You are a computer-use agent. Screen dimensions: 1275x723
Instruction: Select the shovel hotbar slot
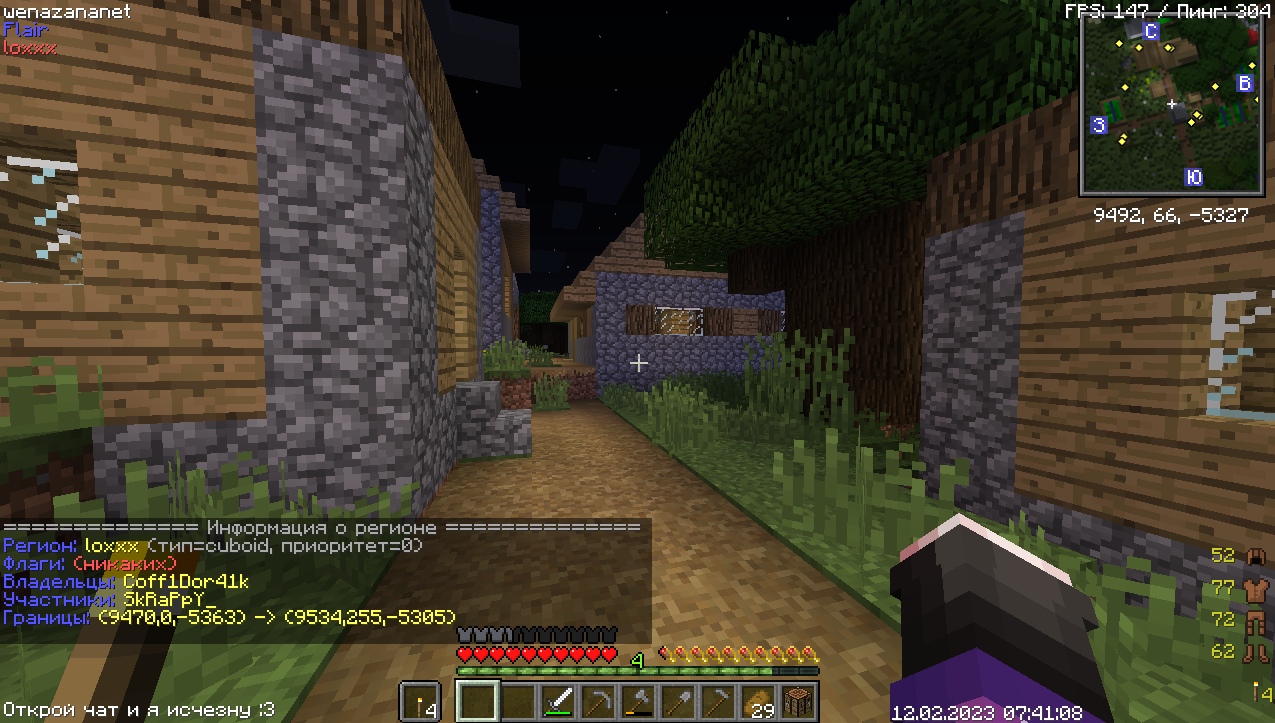pyautogui.click(x=678, y=701)
